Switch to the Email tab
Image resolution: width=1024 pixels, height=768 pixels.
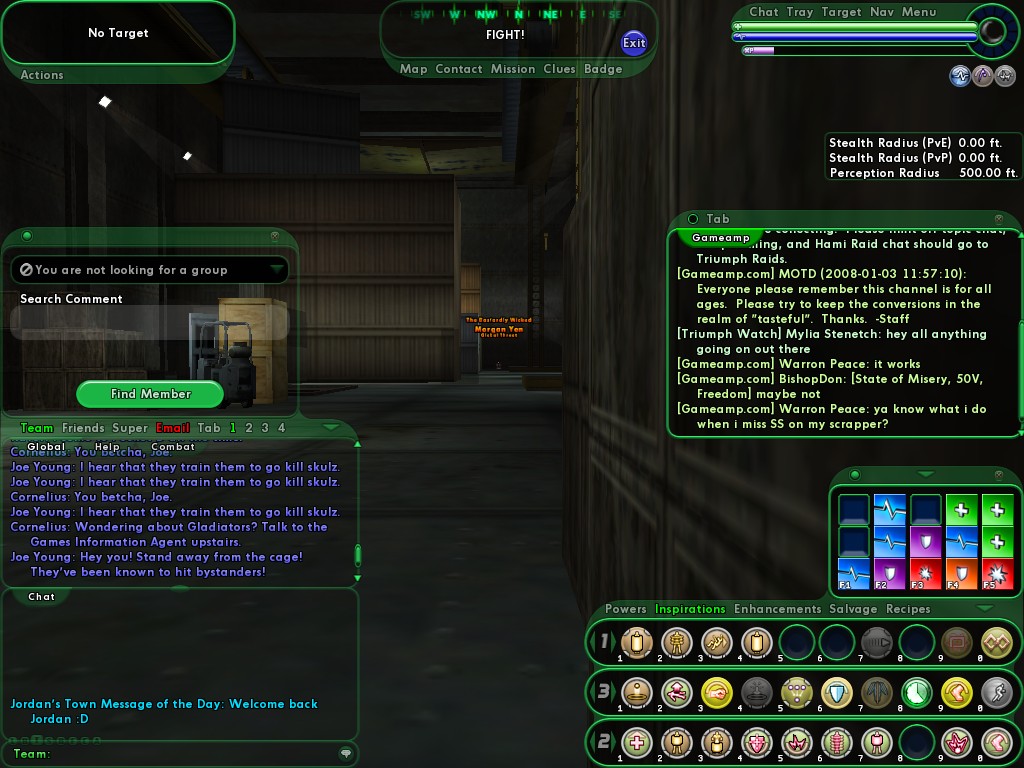click(x=173, y=428)
